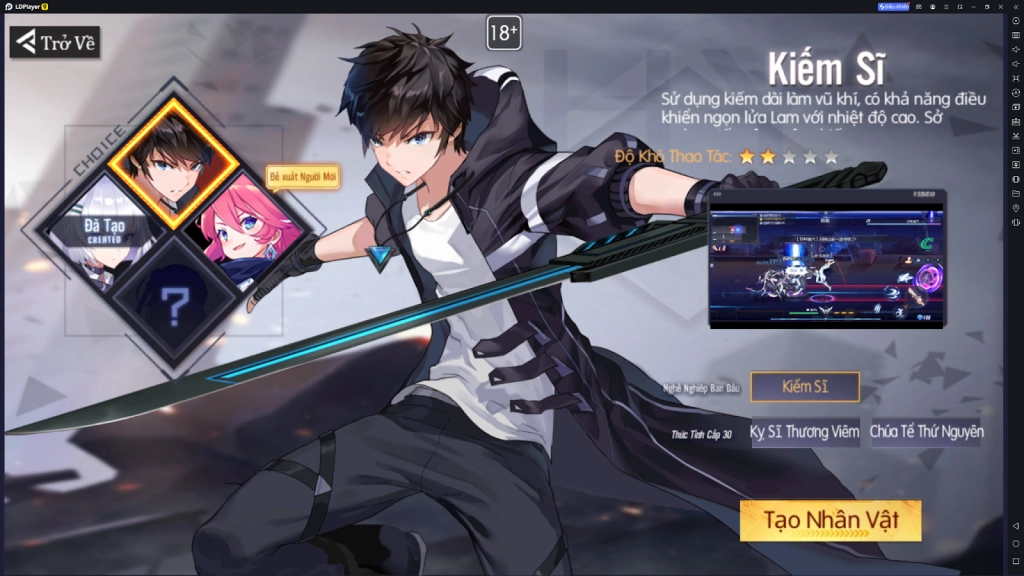Screen dimensions: 1024x576
Task: Go back with the Trở Về button
Action: tap(55, 42)
